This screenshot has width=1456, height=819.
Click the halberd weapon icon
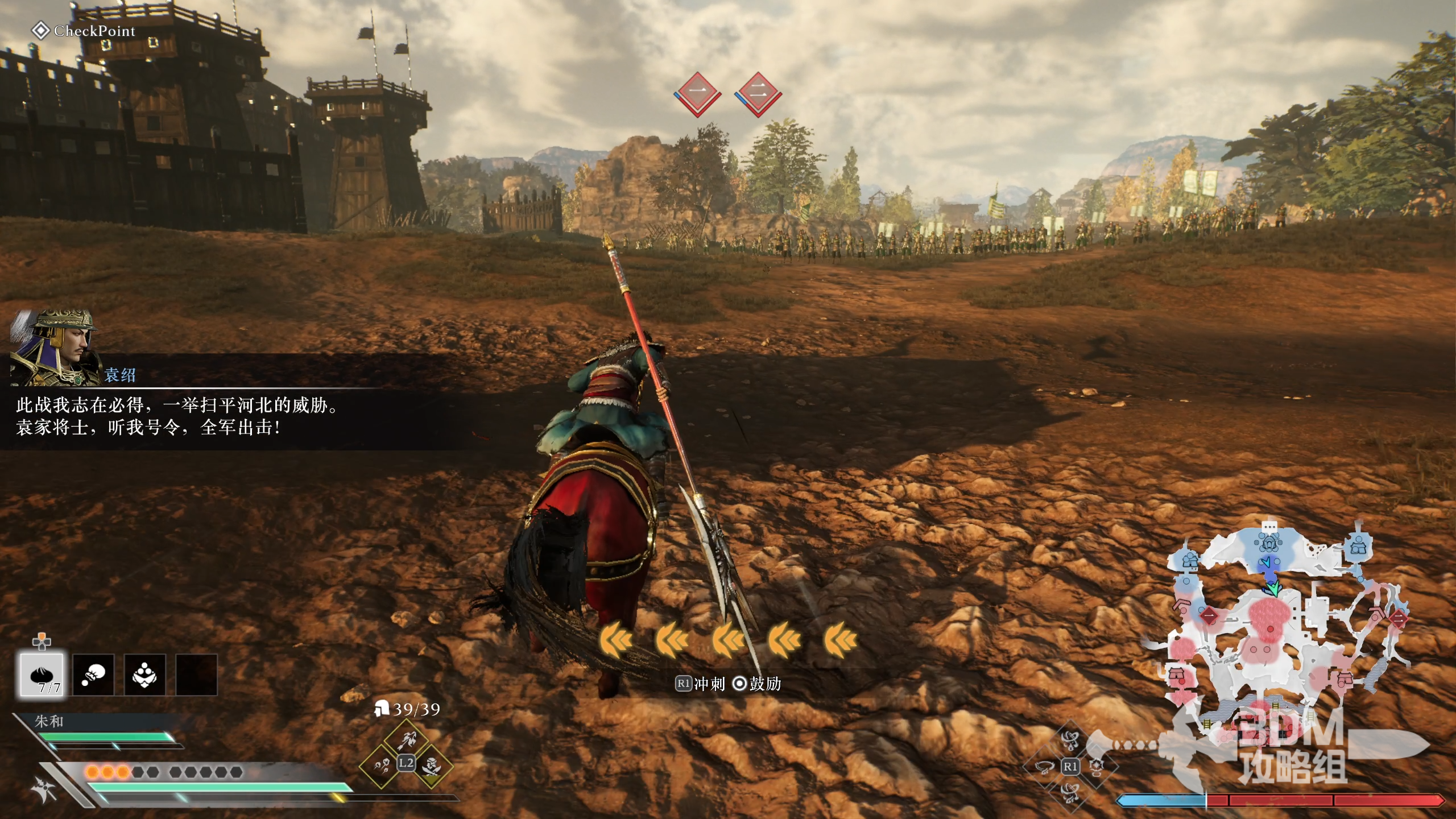(45, 789)
